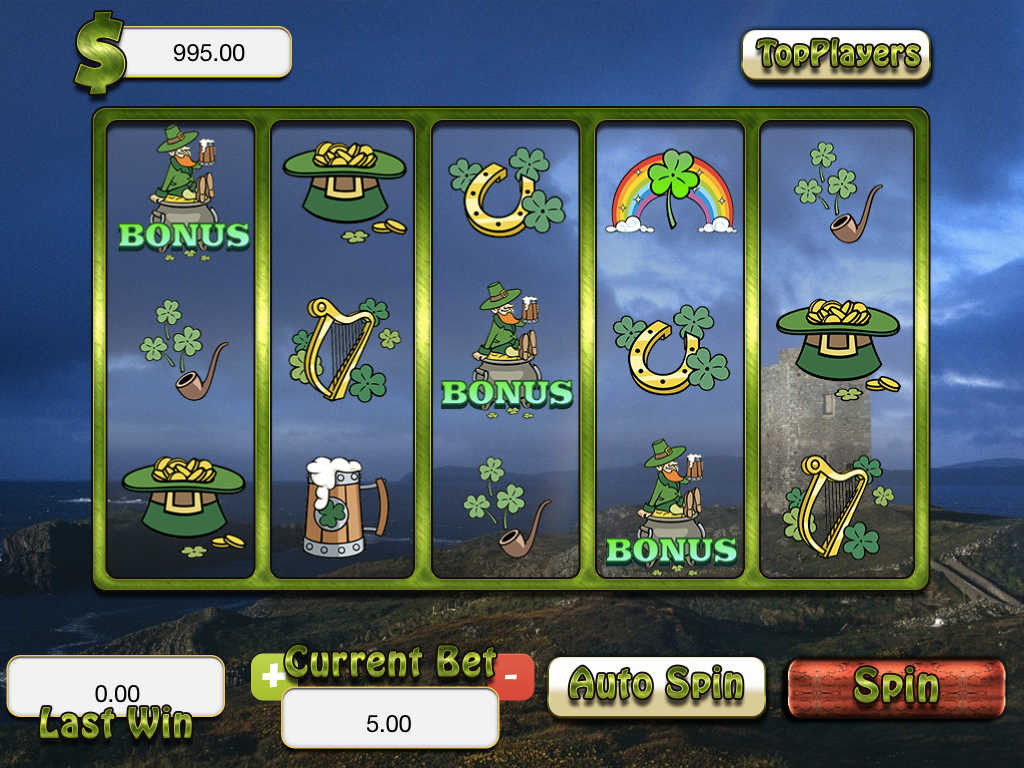
Task: Spin the slot reels
Action: pos(895,687)
